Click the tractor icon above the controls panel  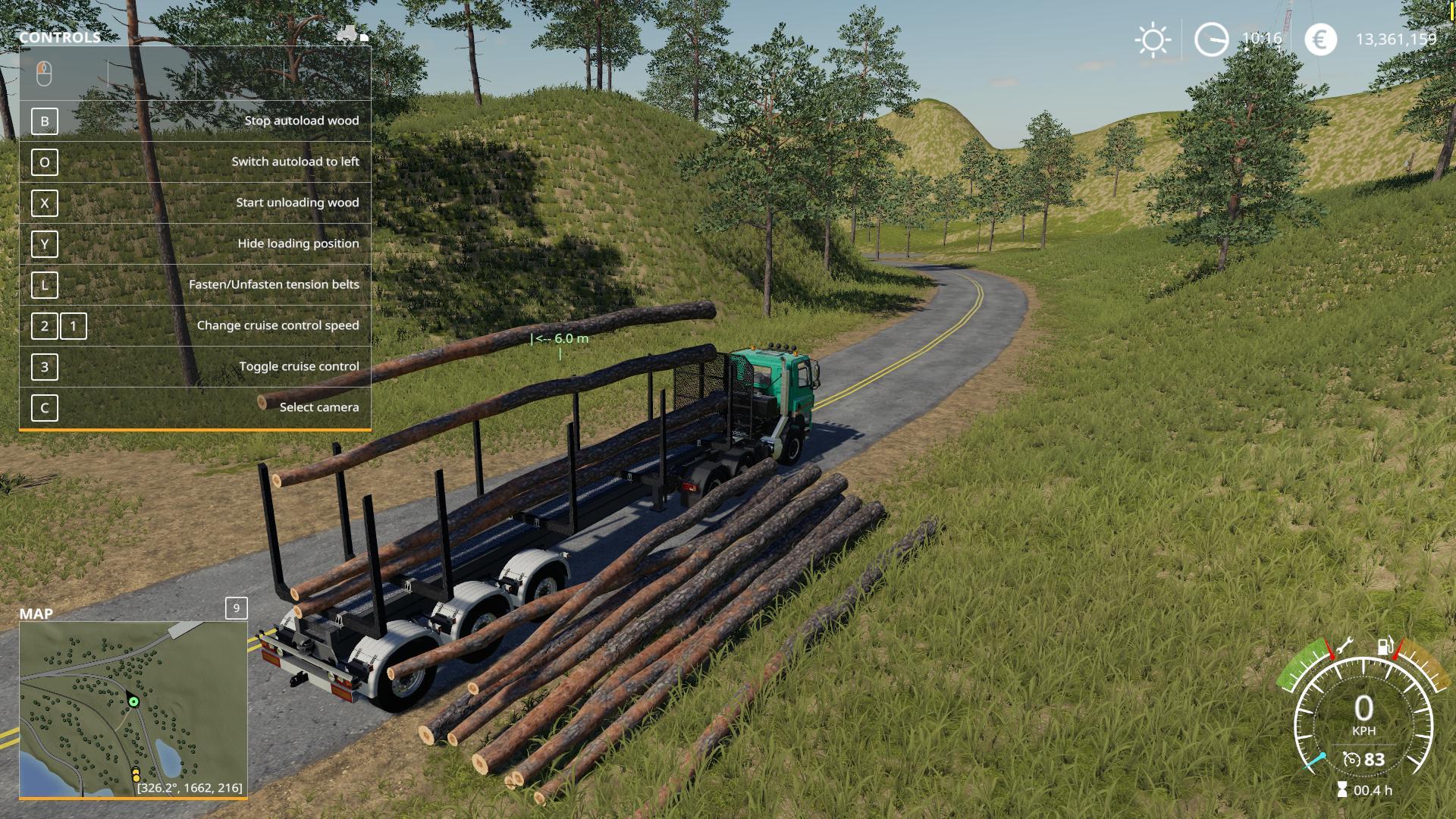(x=349, y=35)
